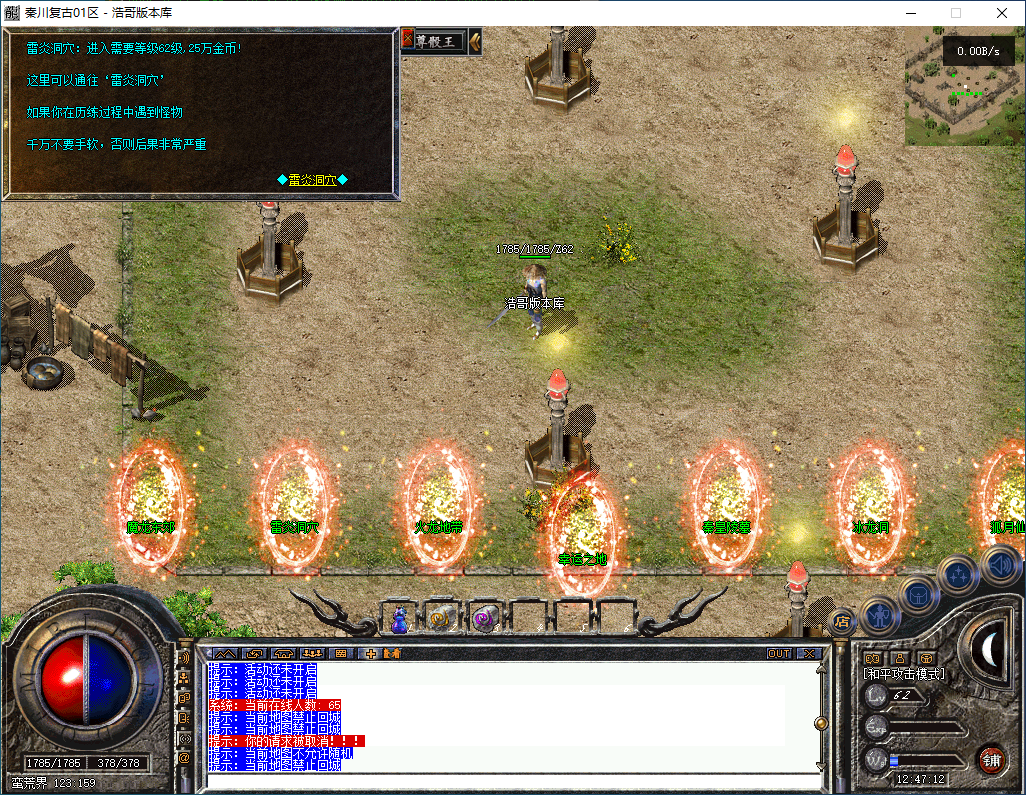The width and height of the screenshot is (1026, 795).
Task: Use the blue potion in the belt
Action: [400, 620]
